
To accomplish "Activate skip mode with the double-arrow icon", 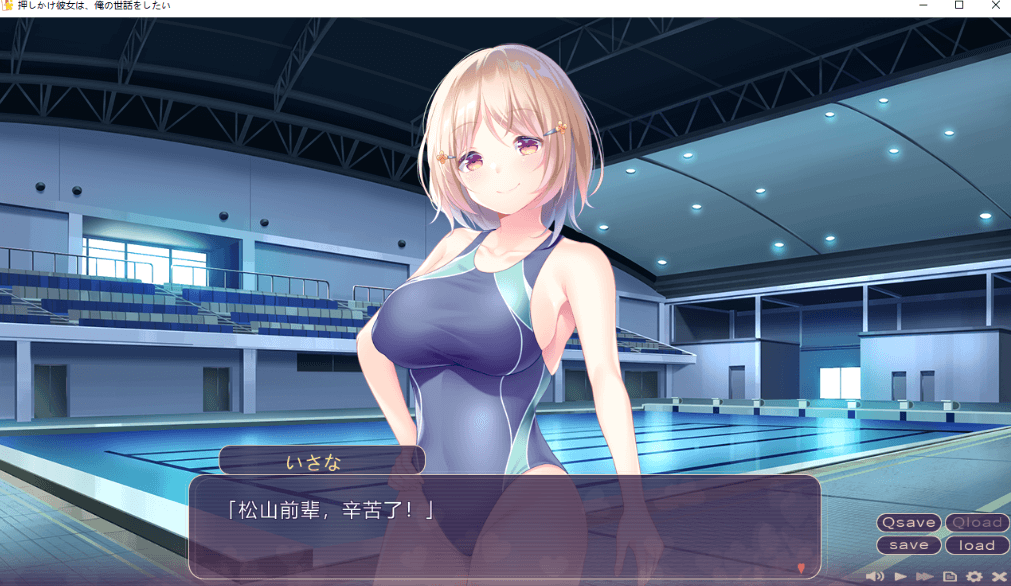I will click(925, 577).
